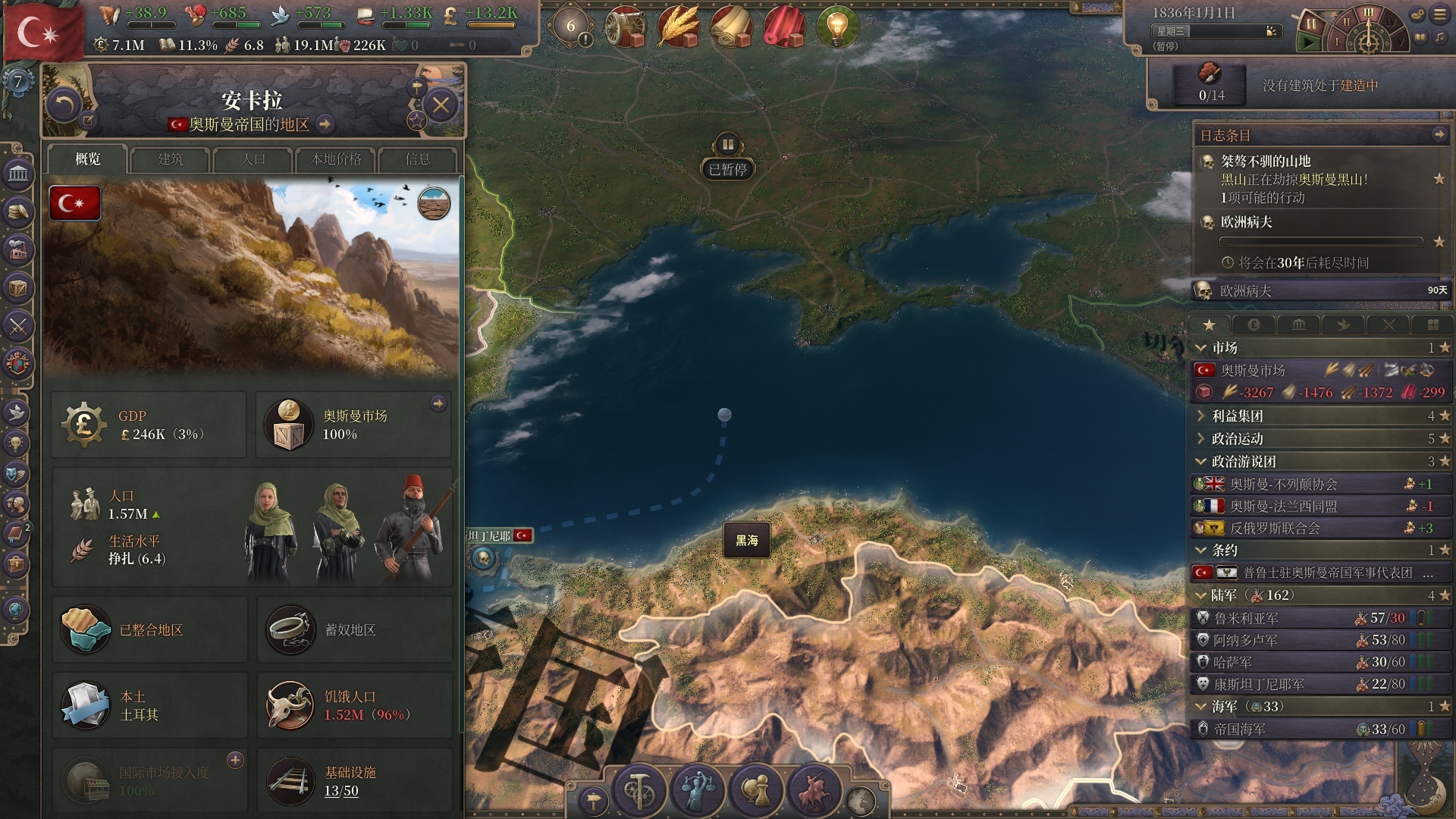
Task: Open the construction queue showing 0/14
Action: click(x=1211, y=83)
